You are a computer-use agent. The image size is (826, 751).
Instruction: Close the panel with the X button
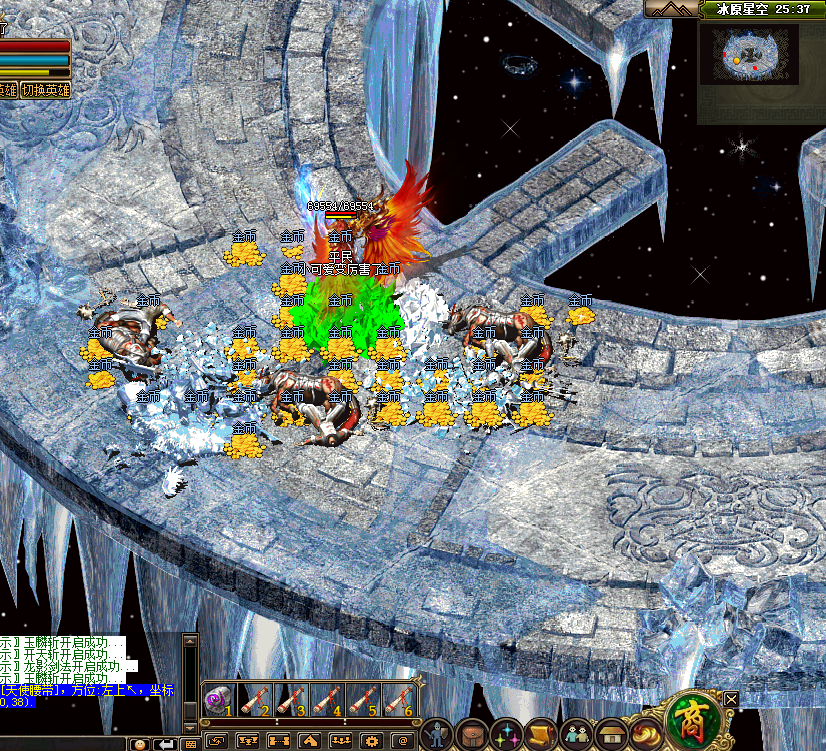[x=732, y=699]
